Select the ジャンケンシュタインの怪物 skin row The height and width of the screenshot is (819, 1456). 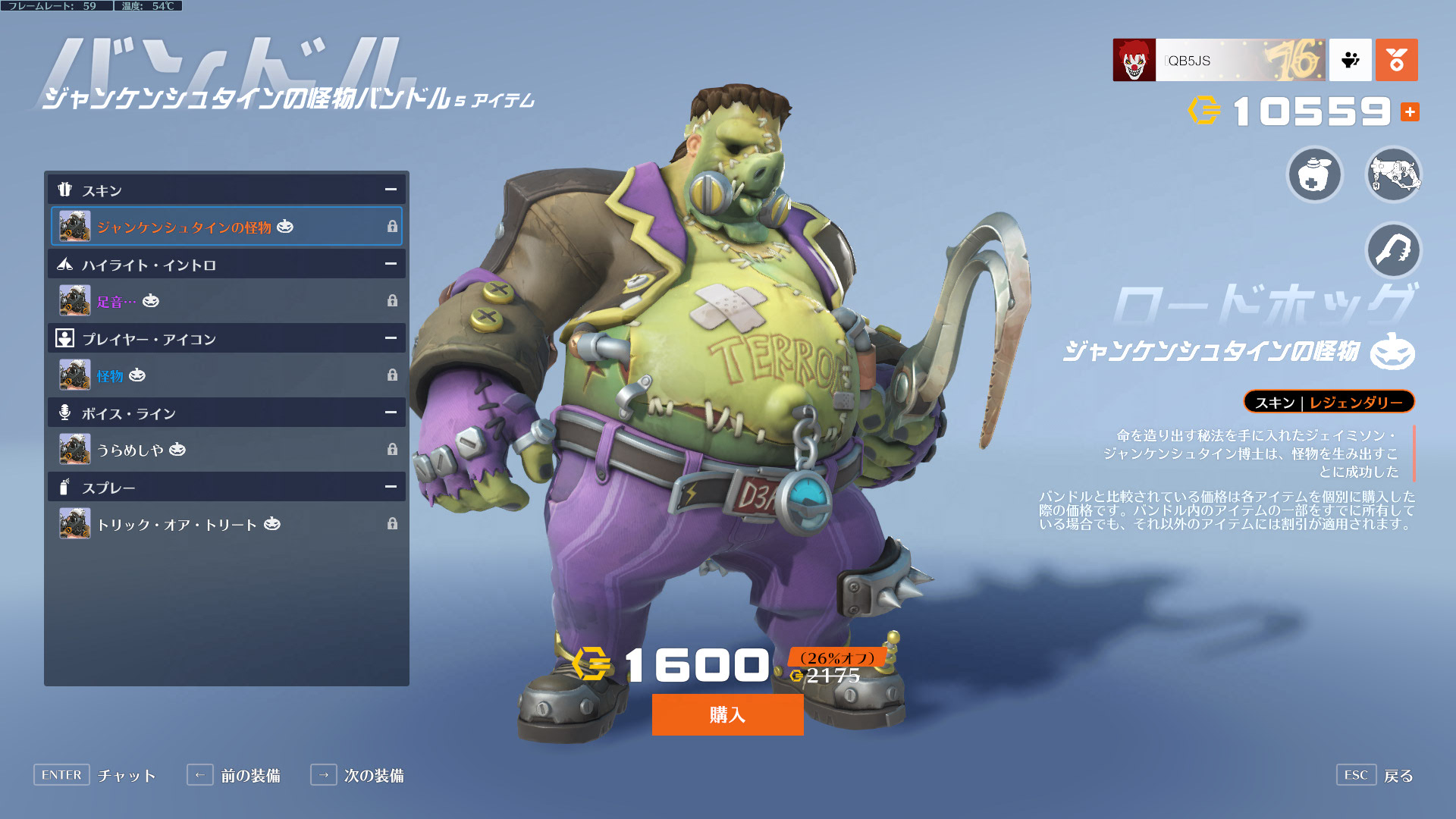(226, 226)
